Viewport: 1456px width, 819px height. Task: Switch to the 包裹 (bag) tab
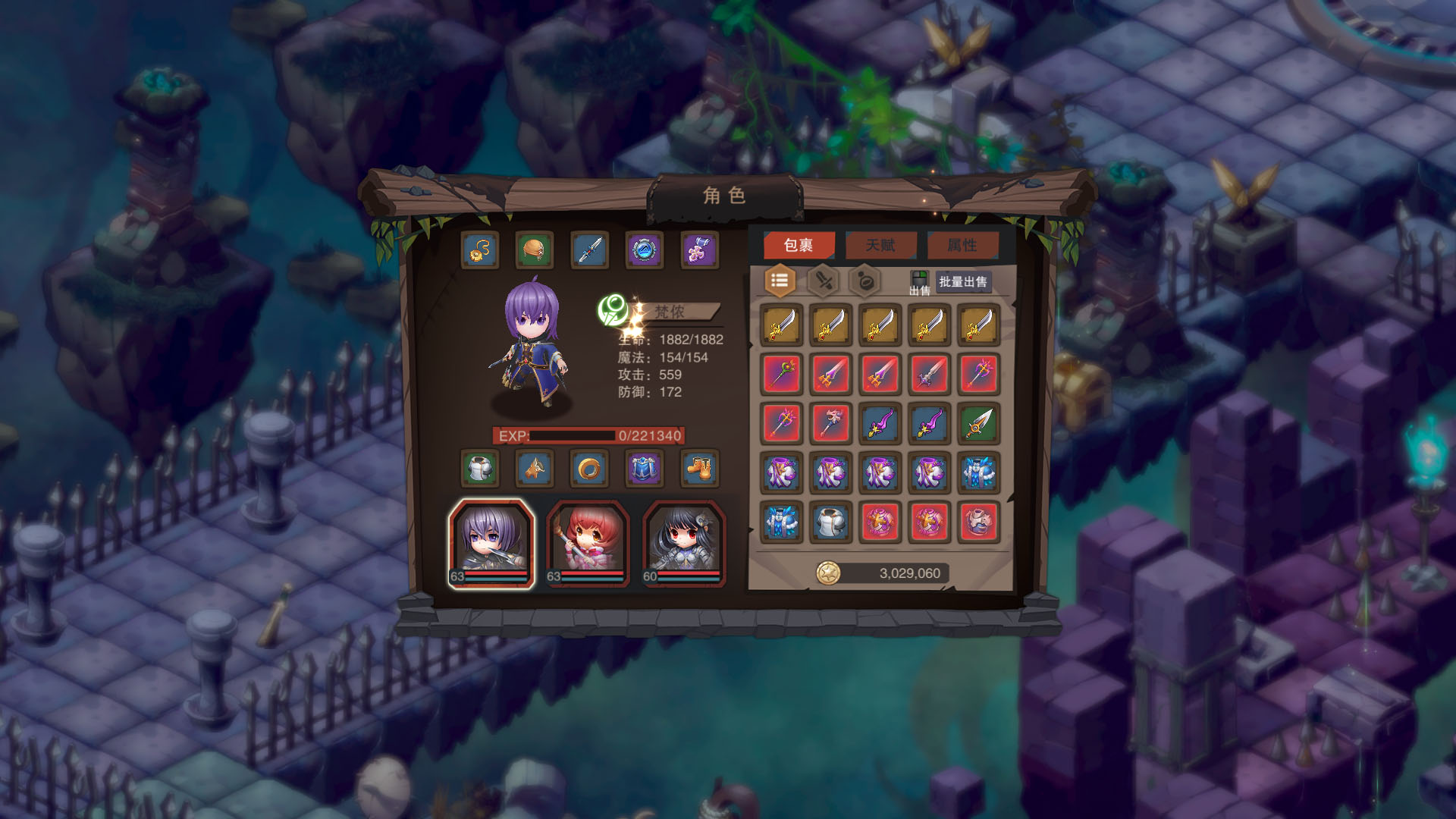click(x=799, y=245)
